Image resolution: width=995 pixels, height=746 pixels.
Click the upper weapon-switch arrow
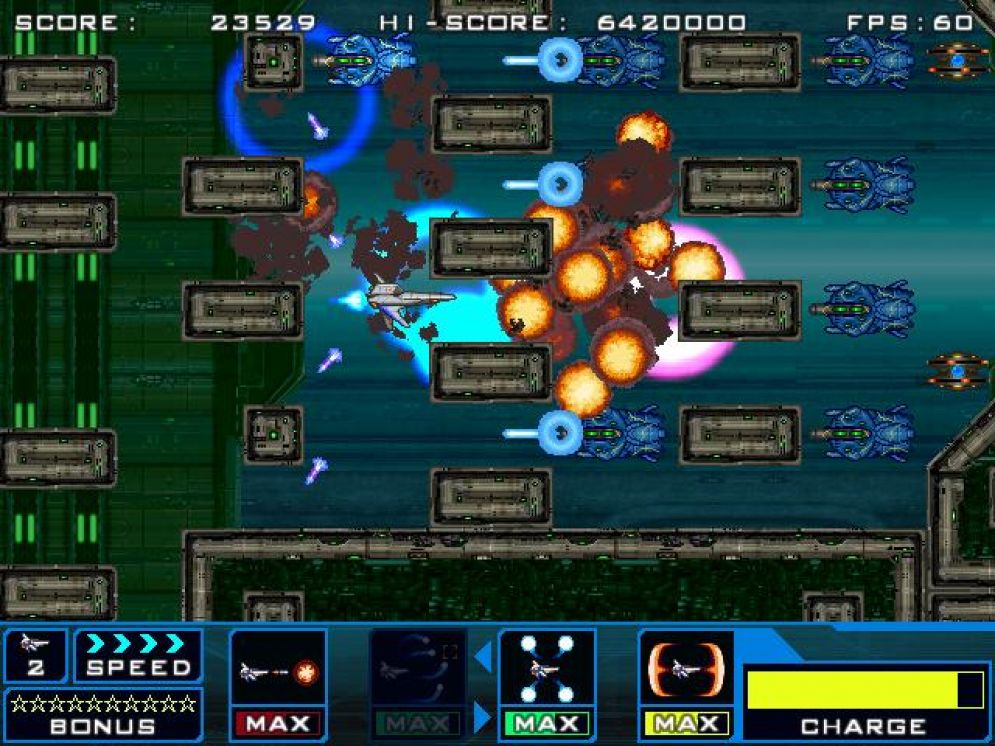coord(483,657)
